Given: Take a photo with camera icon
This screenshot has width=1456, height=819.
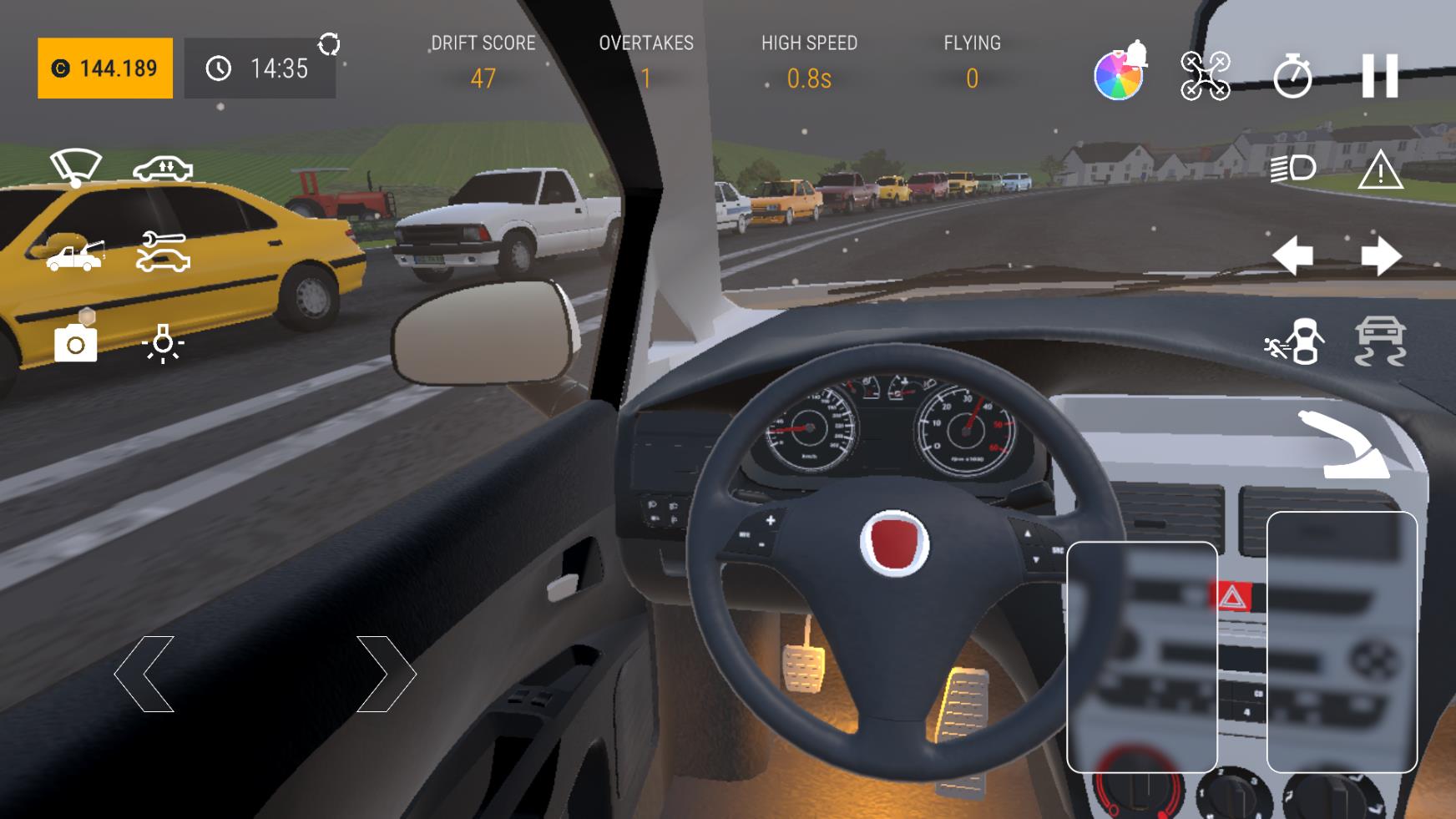Looking at the screenshot, I should coord(75,343).
